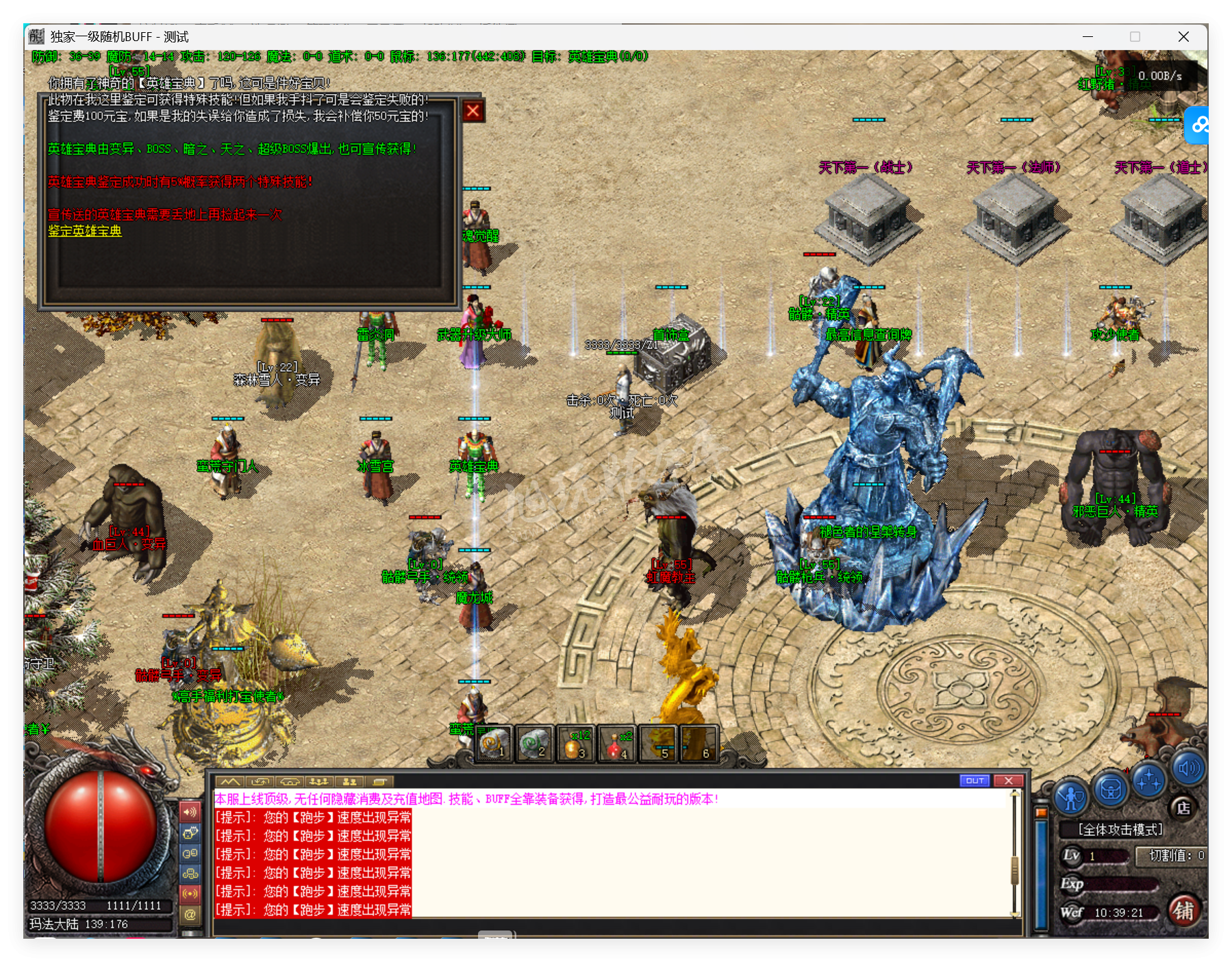Click the house icon on the chat toolbar
1232x962 pixels.
coord(290,782)
